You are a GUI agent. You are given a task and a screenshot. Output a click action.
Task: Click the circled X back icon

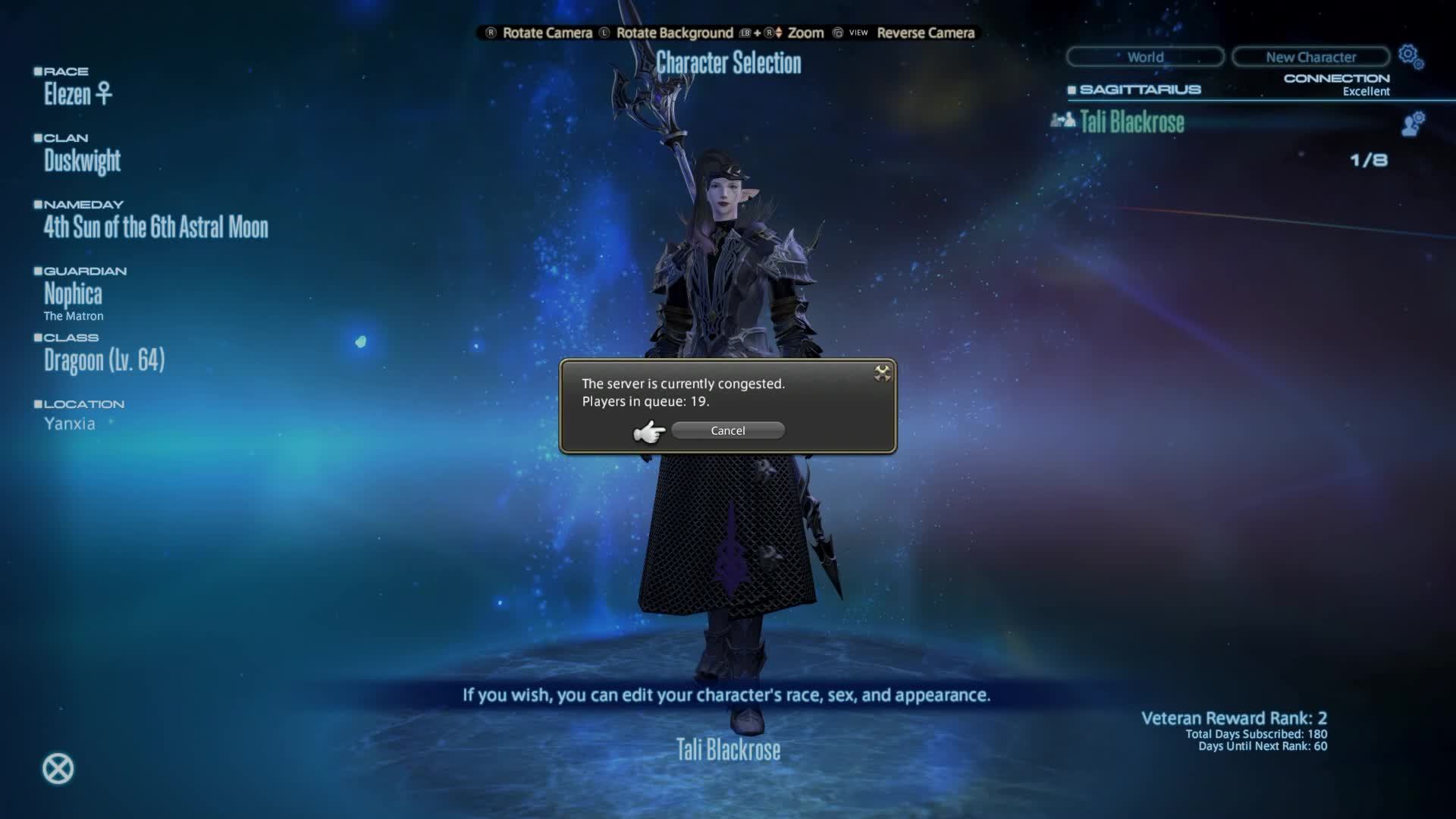pyautogui.click(x=58, y=769)
